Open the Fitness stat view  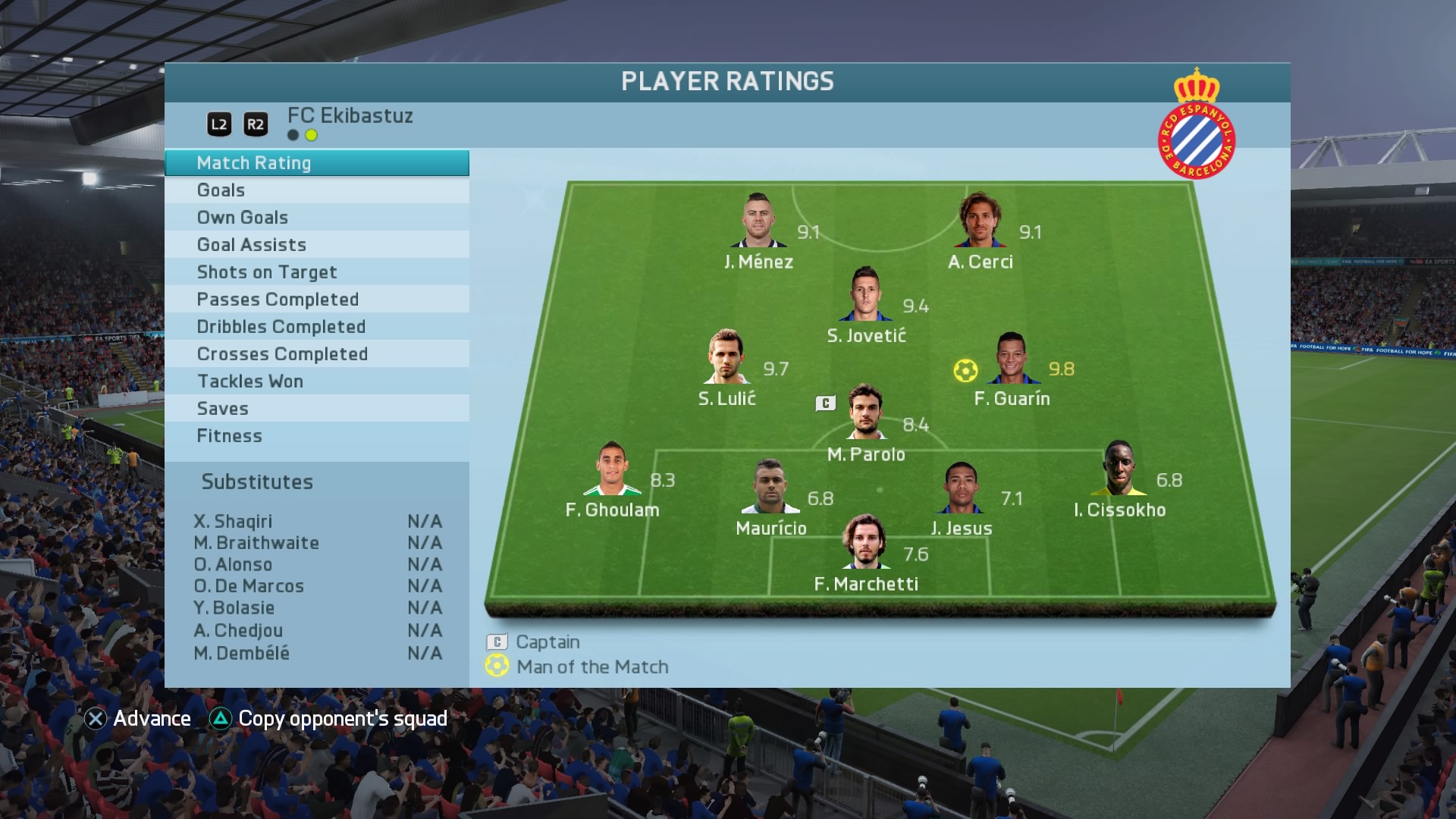click(316, 436)
